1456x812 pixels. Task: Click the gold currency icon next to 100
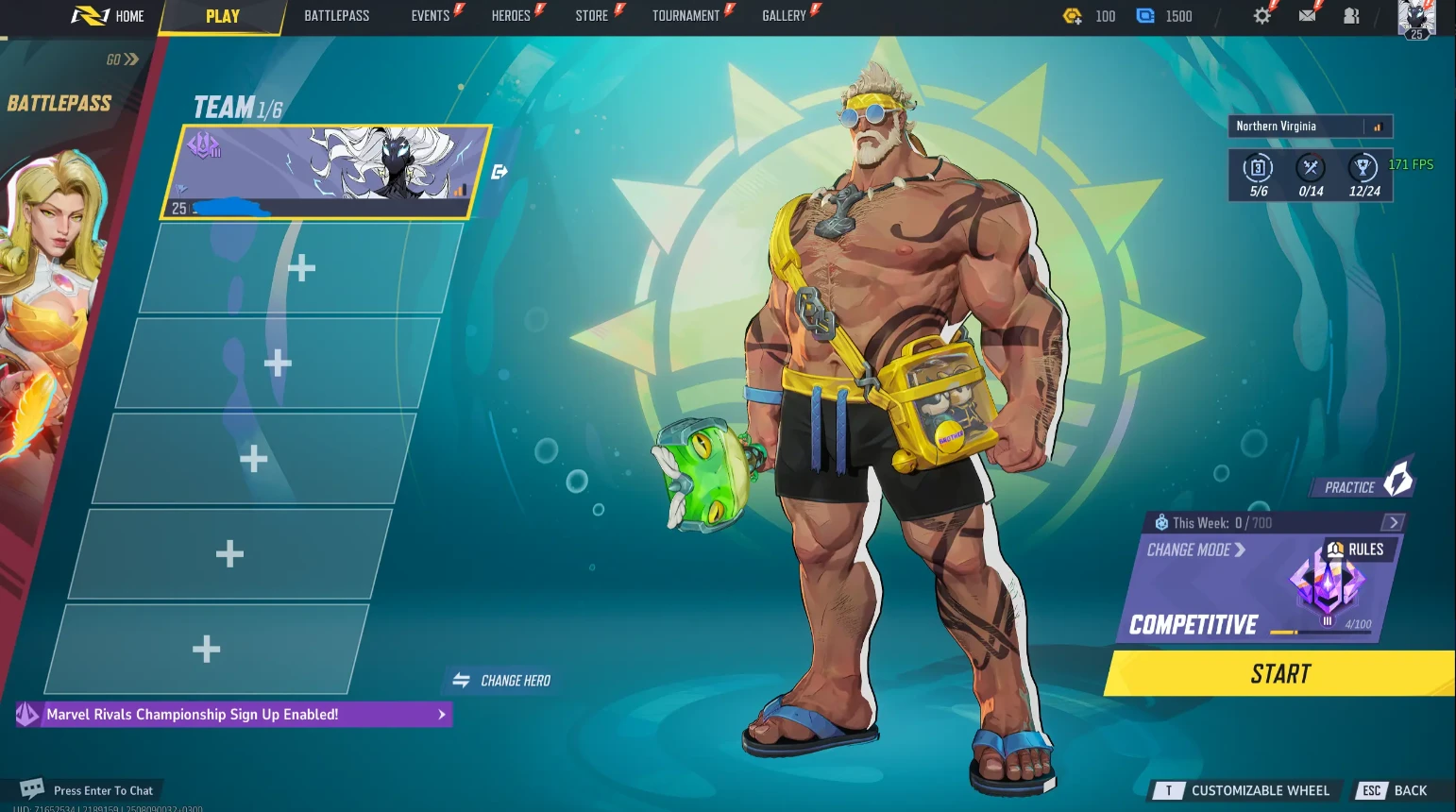pyautogui.click(x=1073, y=15)
